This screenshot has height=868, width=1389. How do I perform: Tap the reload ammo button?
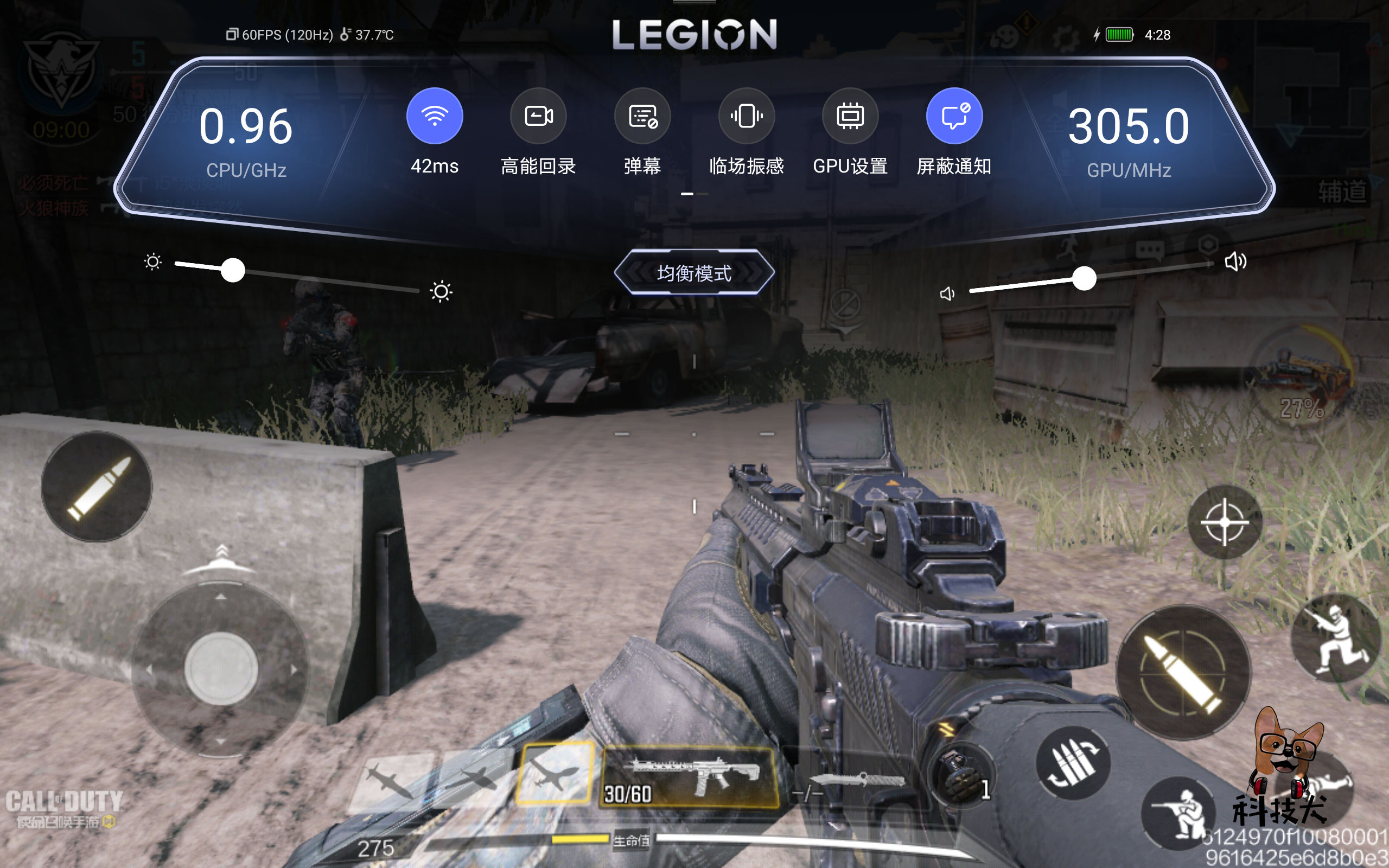click(1072, 763)
